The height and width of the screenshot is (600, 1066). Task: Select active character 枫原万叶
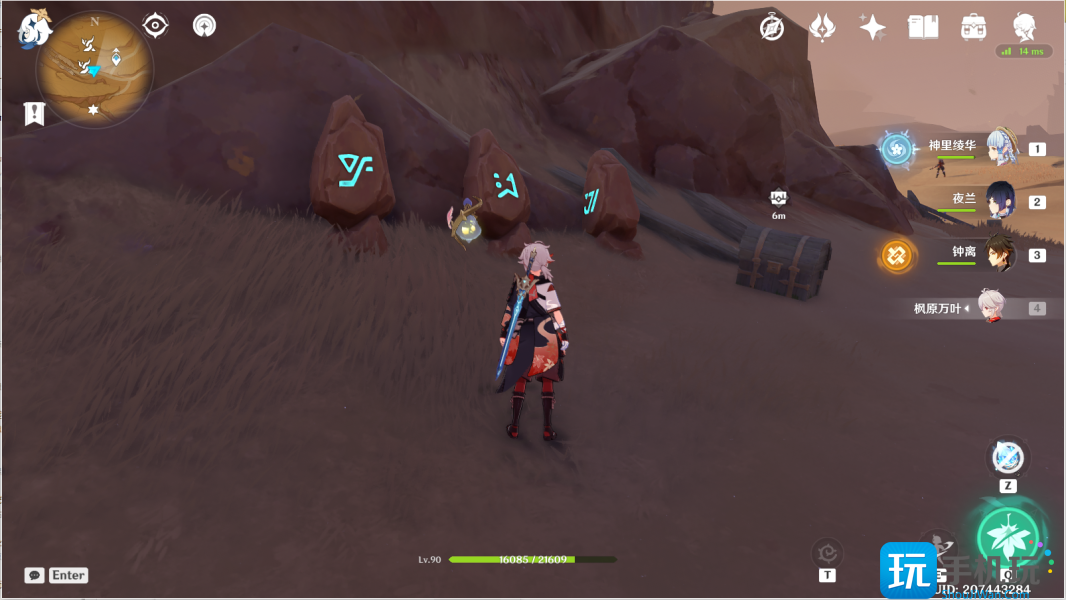click(x=990, y=308)
